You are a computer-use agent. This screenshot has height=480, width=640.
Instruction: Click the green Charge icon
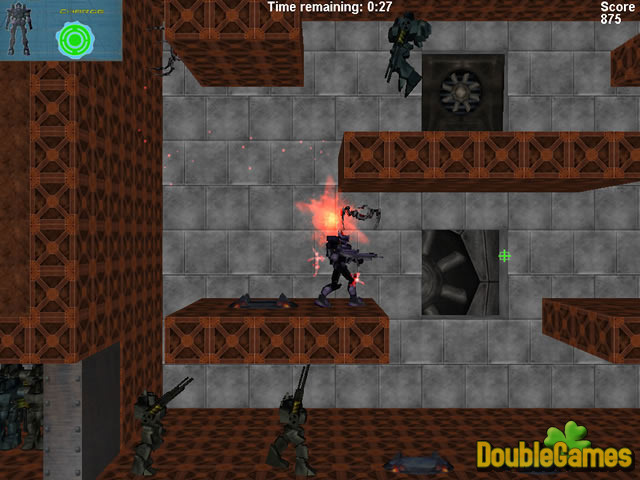click(74, 38)
